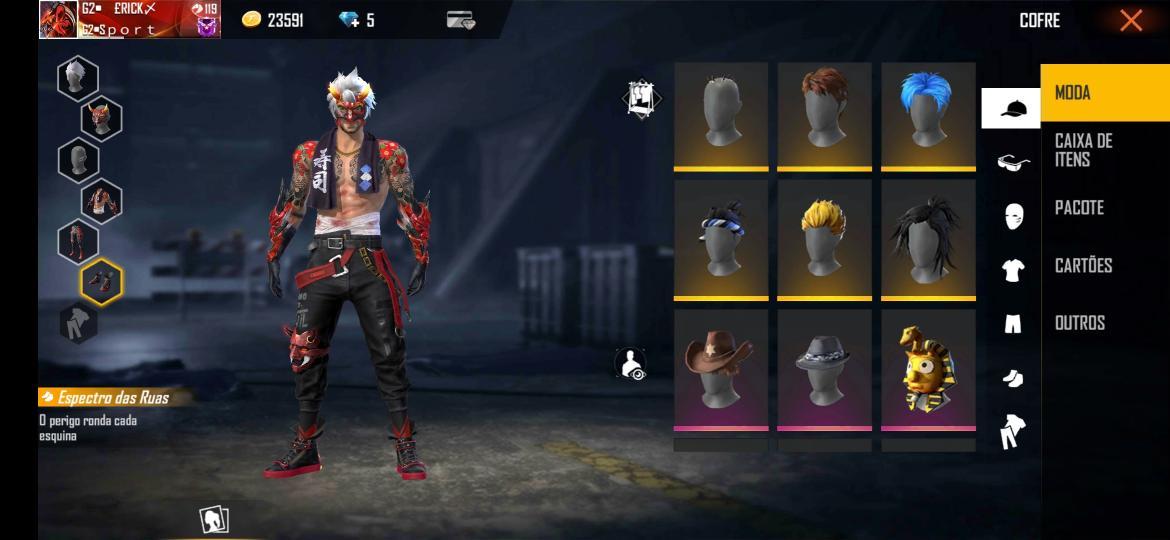1170x540 pixels.
Task: Switch to the Moda tab
Action: click(x=1104, y=93)
